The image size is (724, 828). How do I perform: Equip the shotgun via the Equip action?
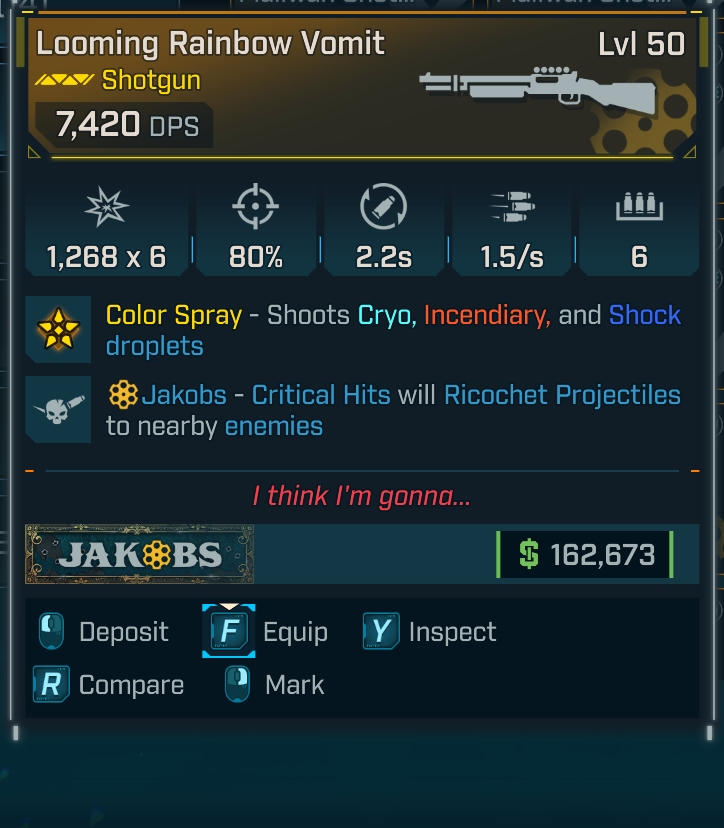pos(268,632)
